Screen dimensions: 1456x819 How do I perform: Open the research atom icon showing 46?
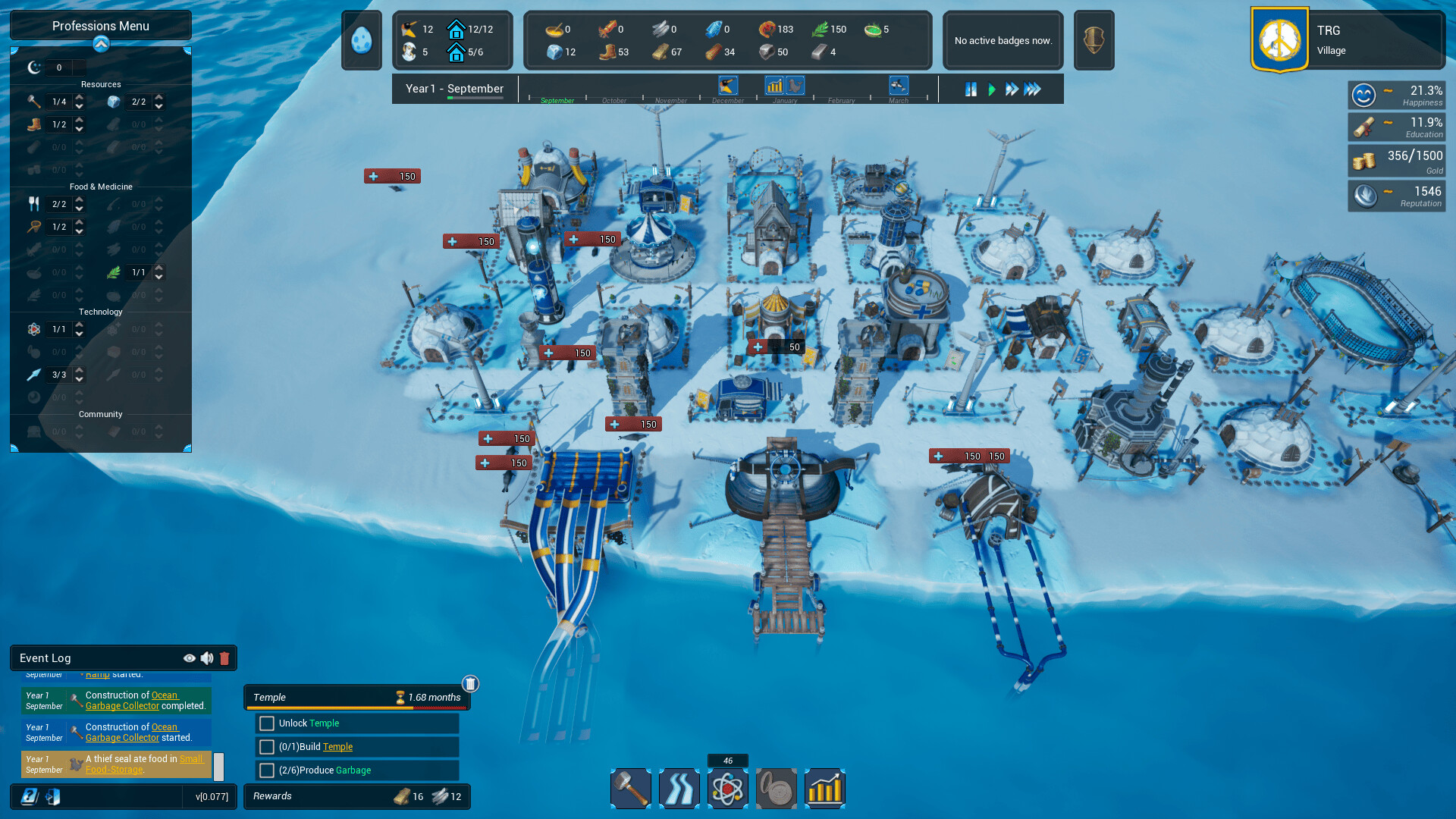click(x=727, y=789)
